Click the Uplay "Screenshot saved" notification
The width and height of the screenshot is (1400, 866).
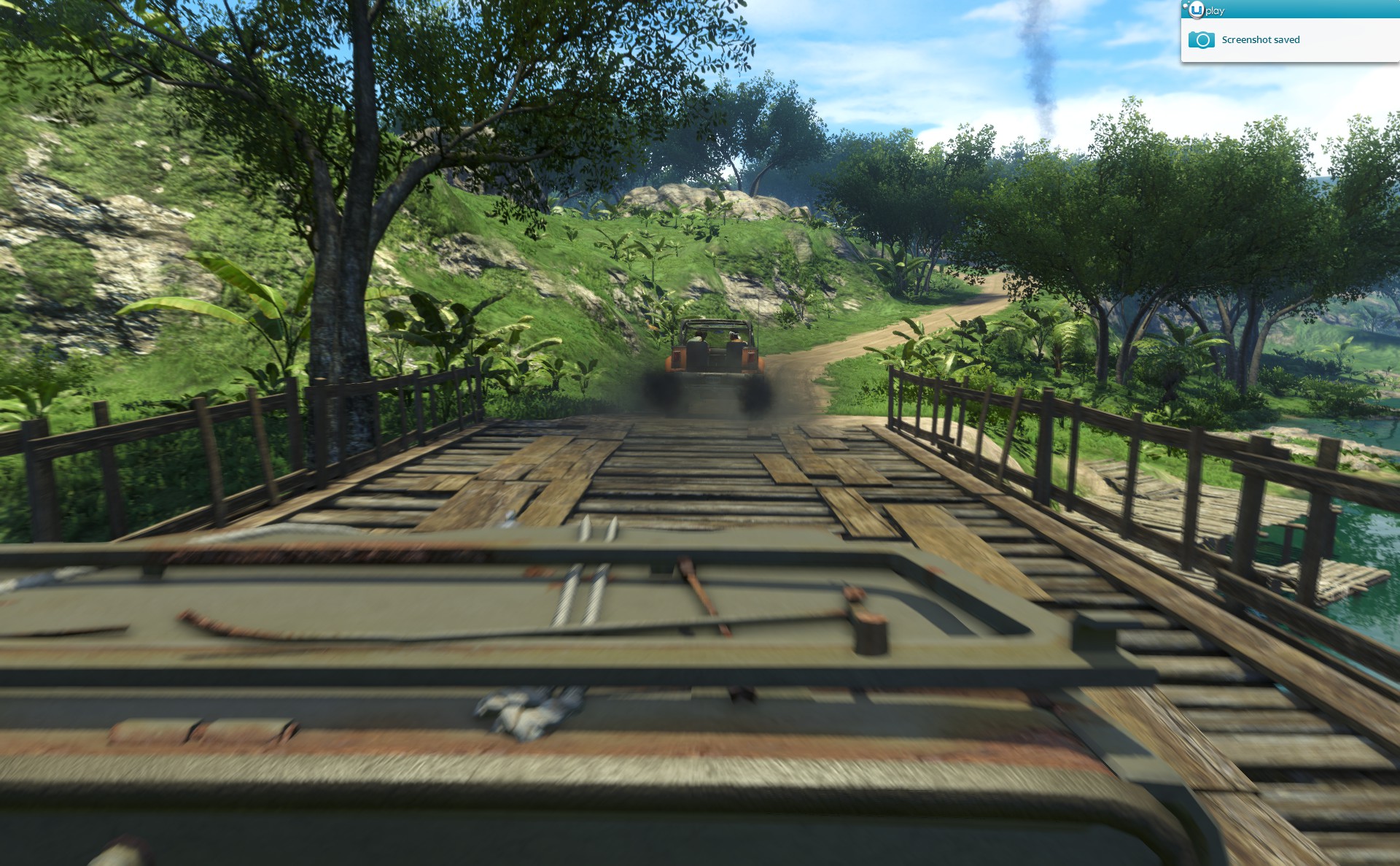coord(1260,40)
